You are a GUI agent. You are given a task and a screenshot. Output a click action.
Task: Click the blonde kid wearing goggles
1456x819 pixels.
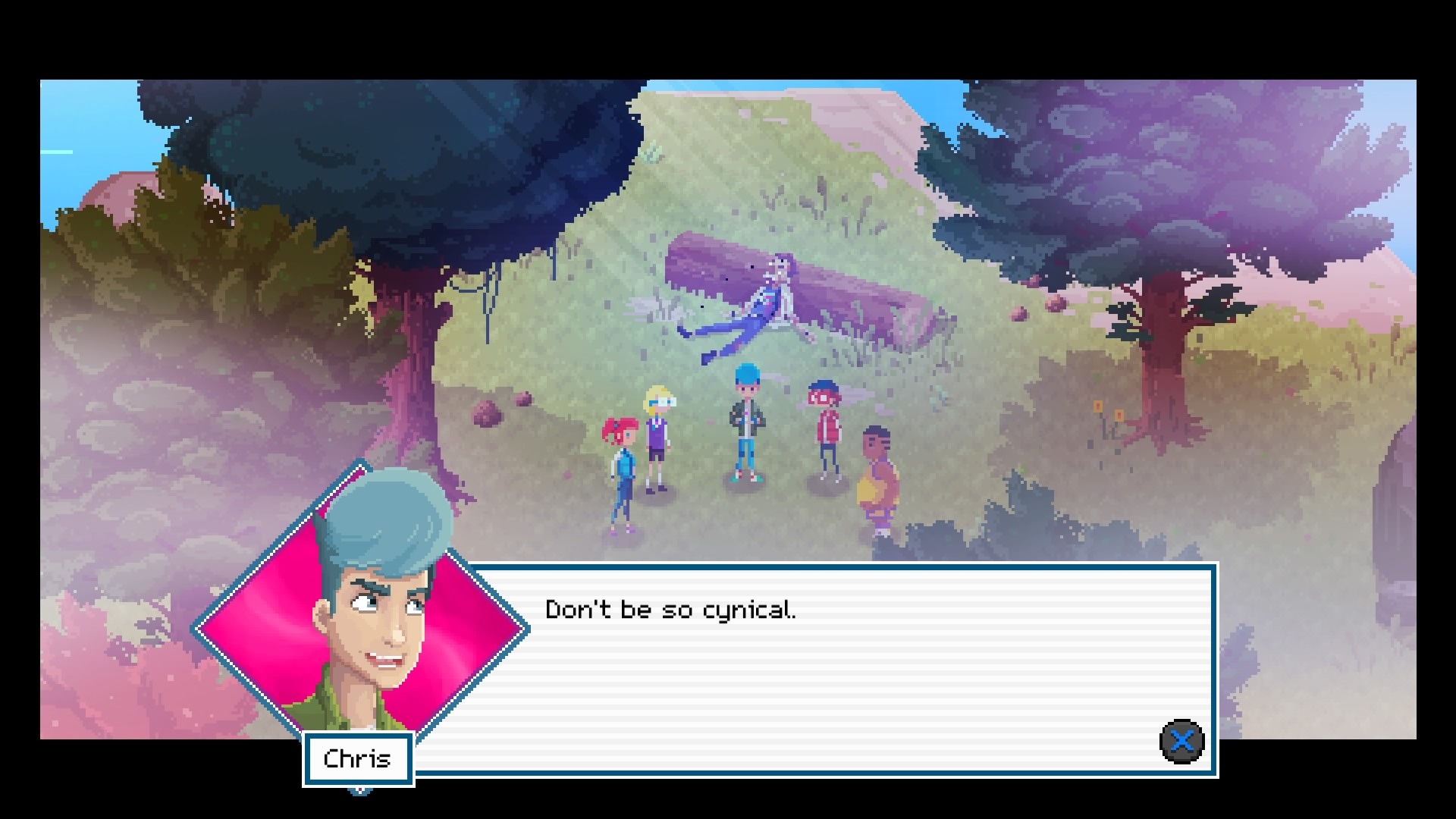pos(657,440)
